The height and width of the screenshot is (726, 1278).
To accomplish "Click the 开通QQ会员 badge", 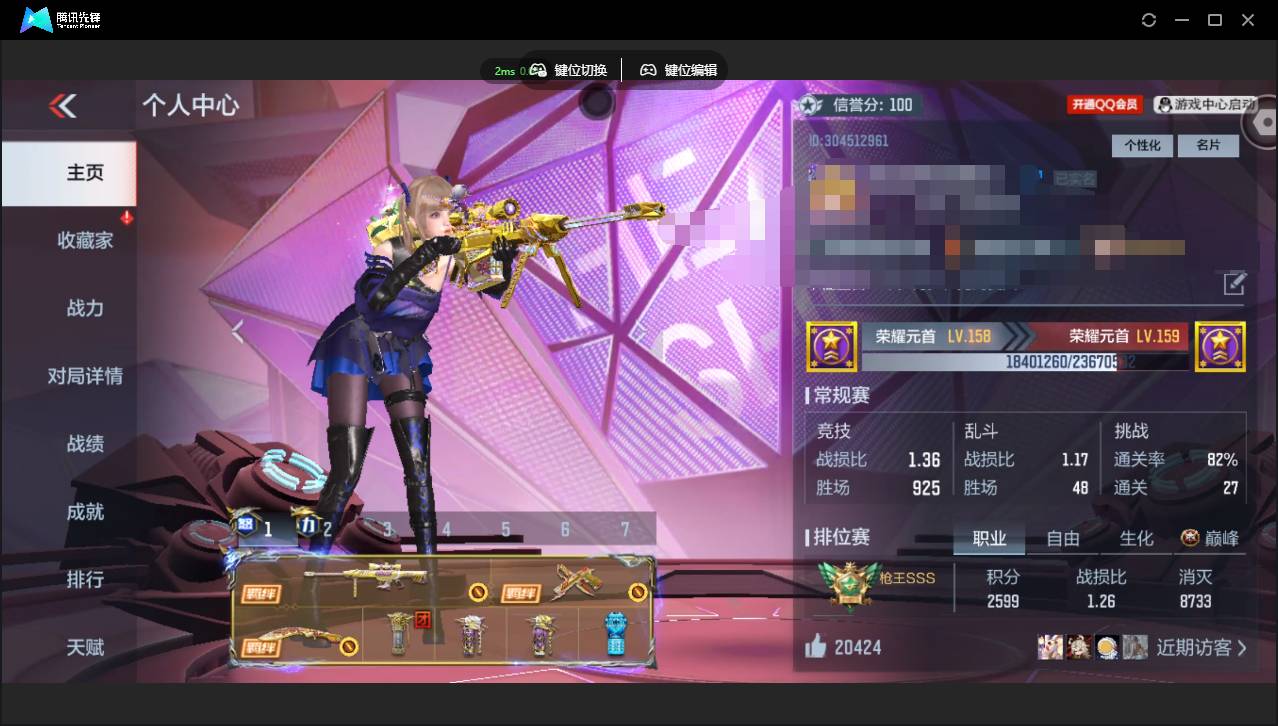I will (1105, 105).
